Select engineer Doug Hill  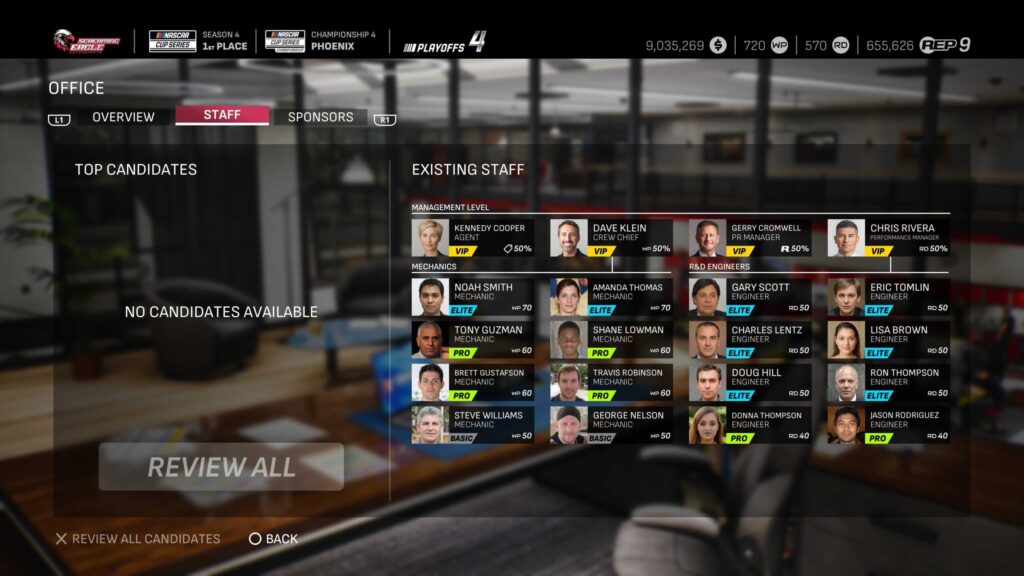point(749,382)
